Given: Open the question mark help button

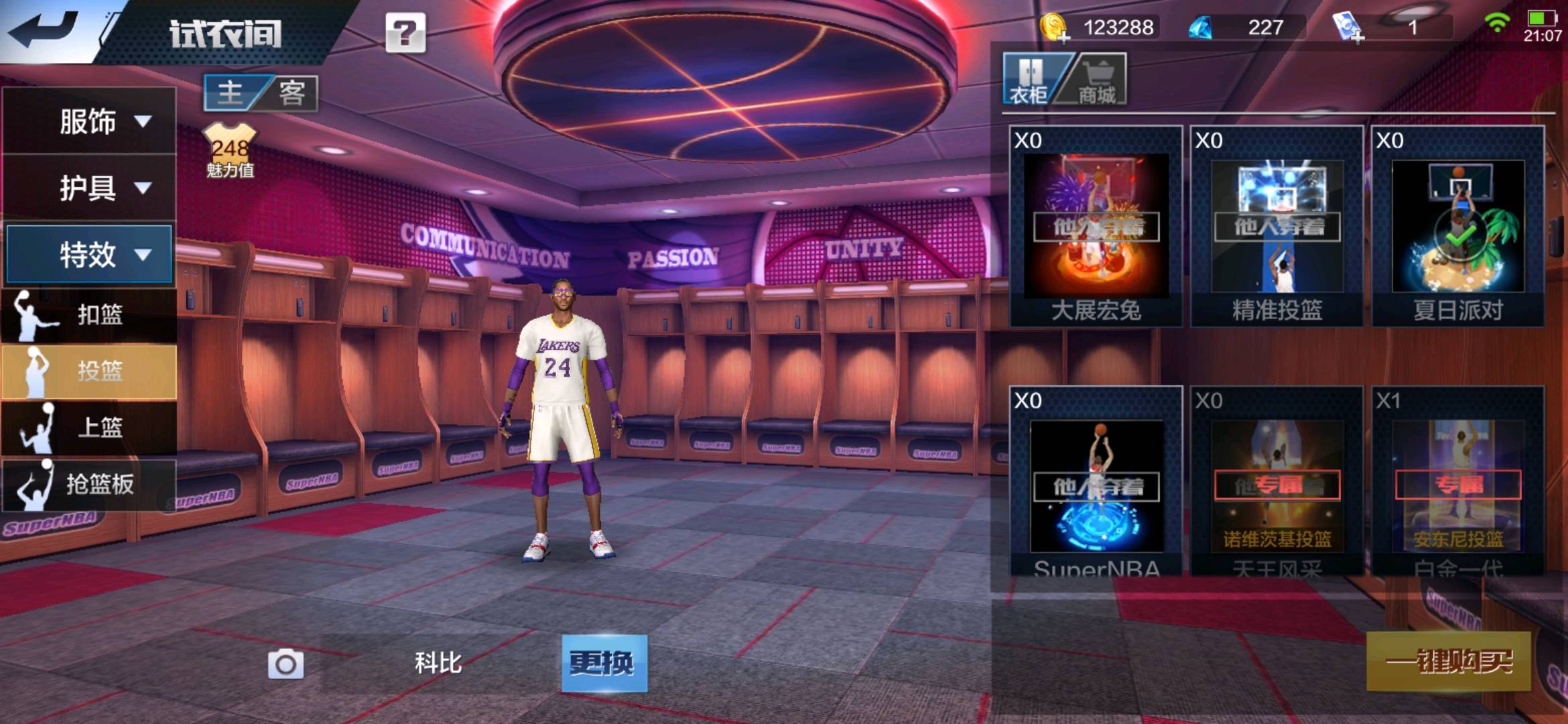Looking at the screenshot, I should (405, 32).
